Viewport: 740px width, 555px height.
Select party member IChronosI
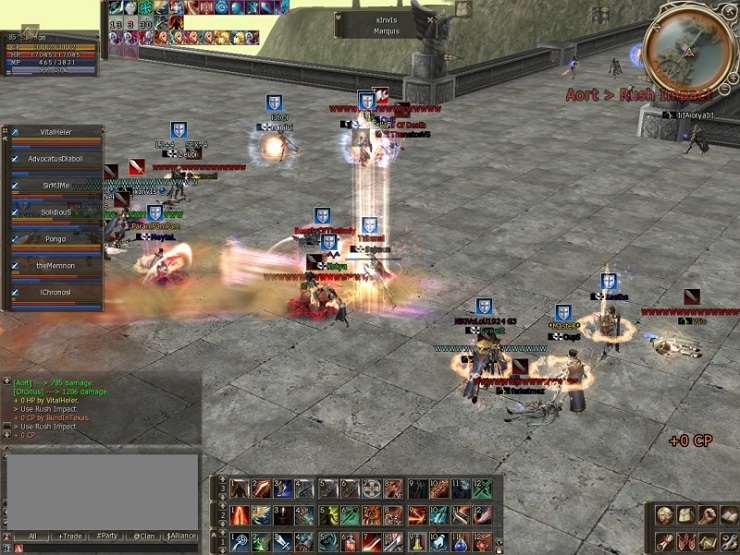[x=57, y=293]
